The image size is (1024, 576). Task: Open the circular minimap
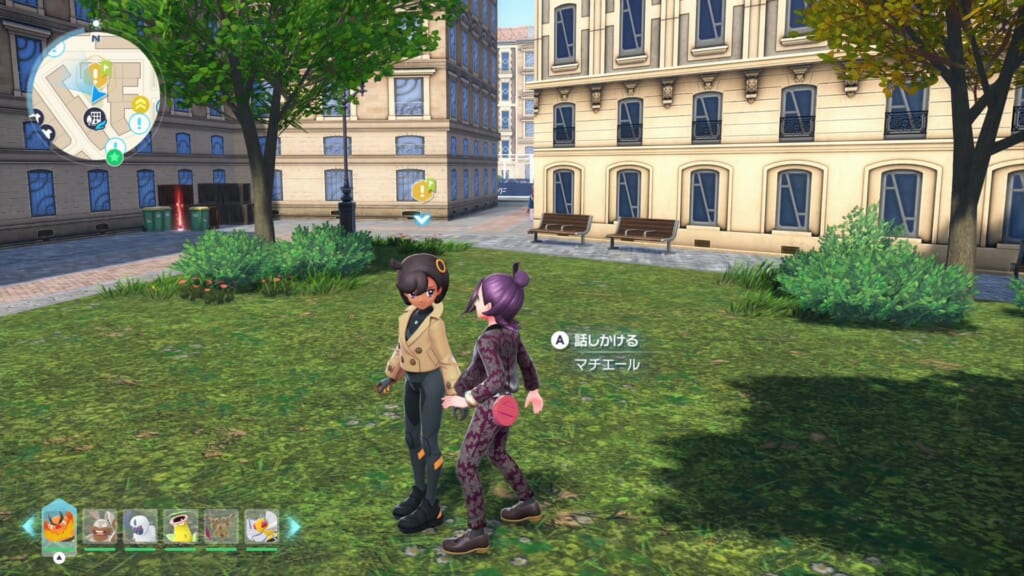[x=95, y=97]
